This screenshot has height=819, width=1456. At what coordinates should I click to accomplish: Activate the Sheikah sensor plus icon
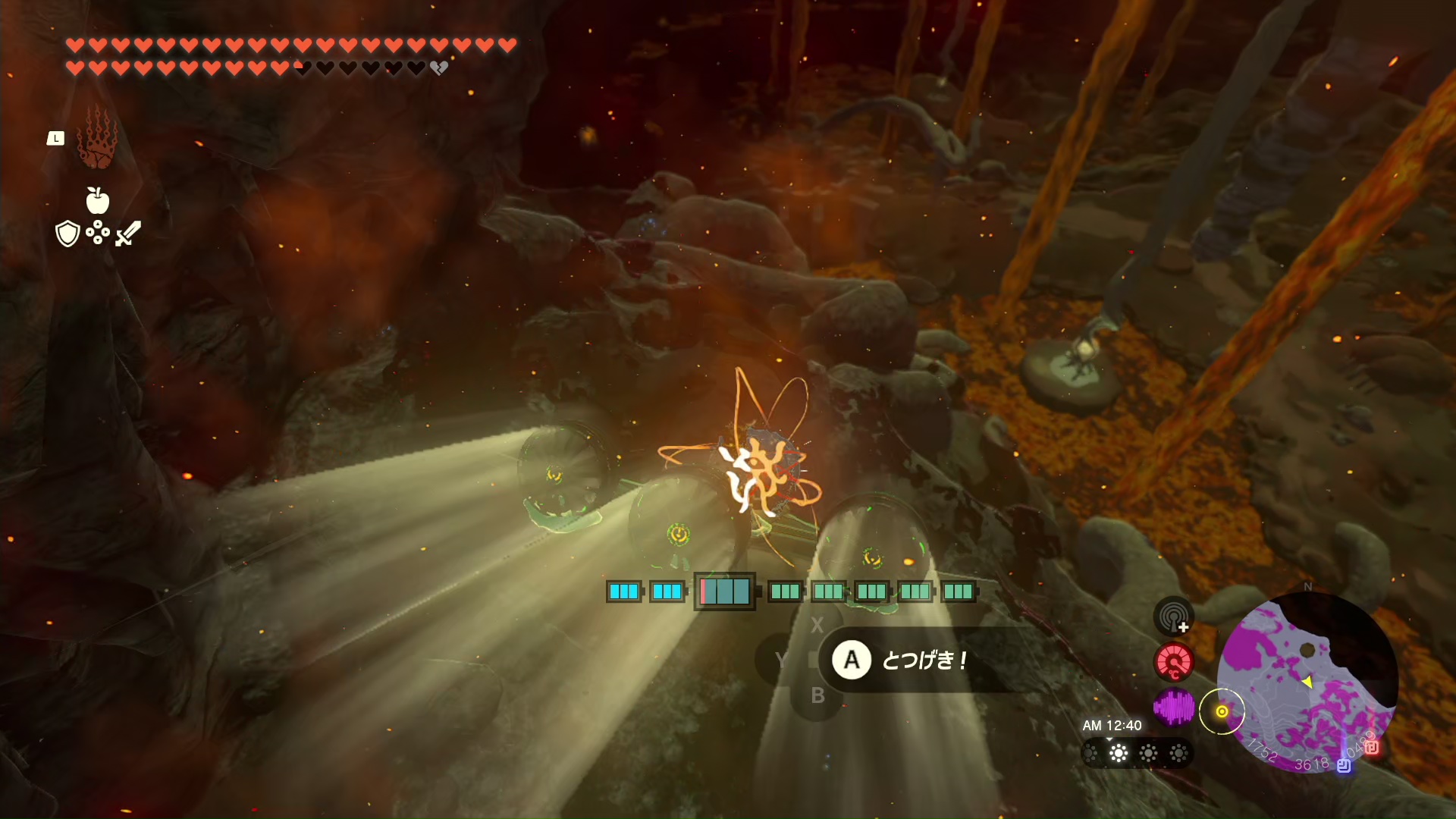[1173, 616]
